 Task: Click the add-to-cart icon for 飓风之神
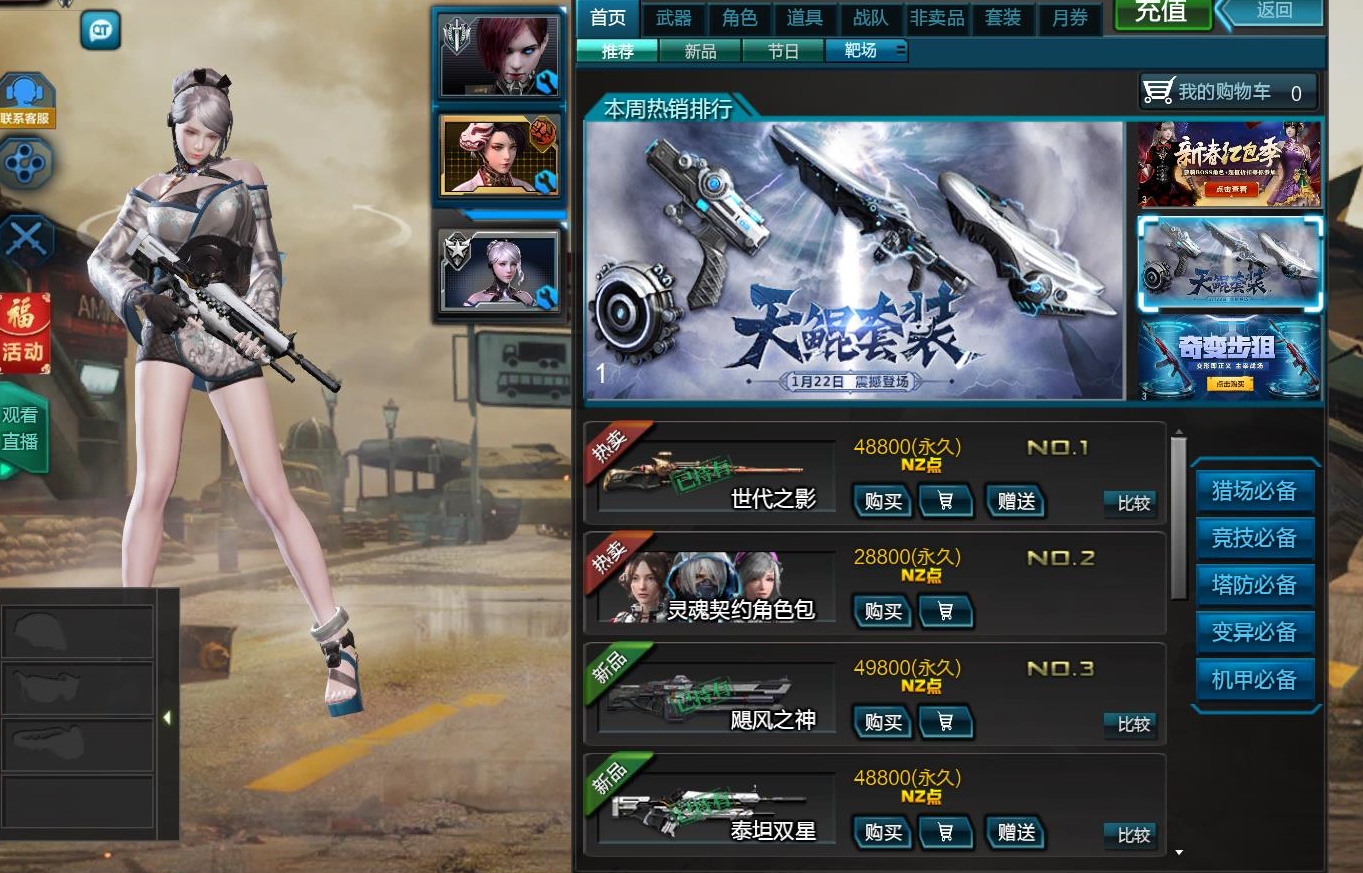tap(945, 722)
